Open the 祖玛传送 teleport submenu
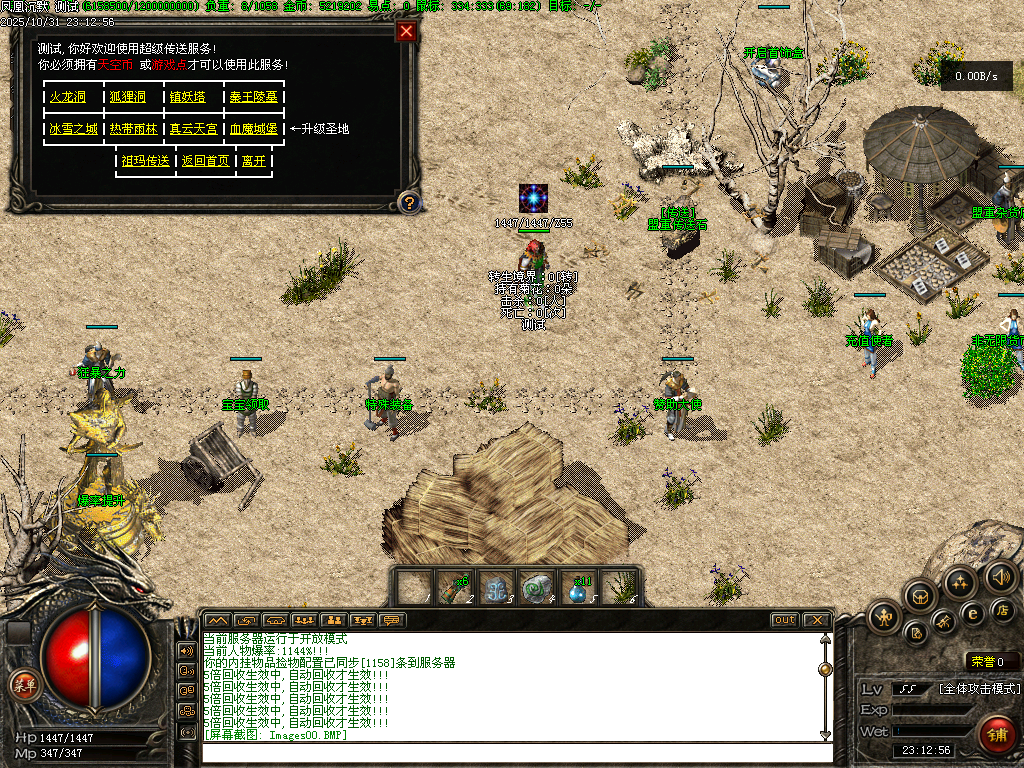1024x768 pixels. click(145, 161)
